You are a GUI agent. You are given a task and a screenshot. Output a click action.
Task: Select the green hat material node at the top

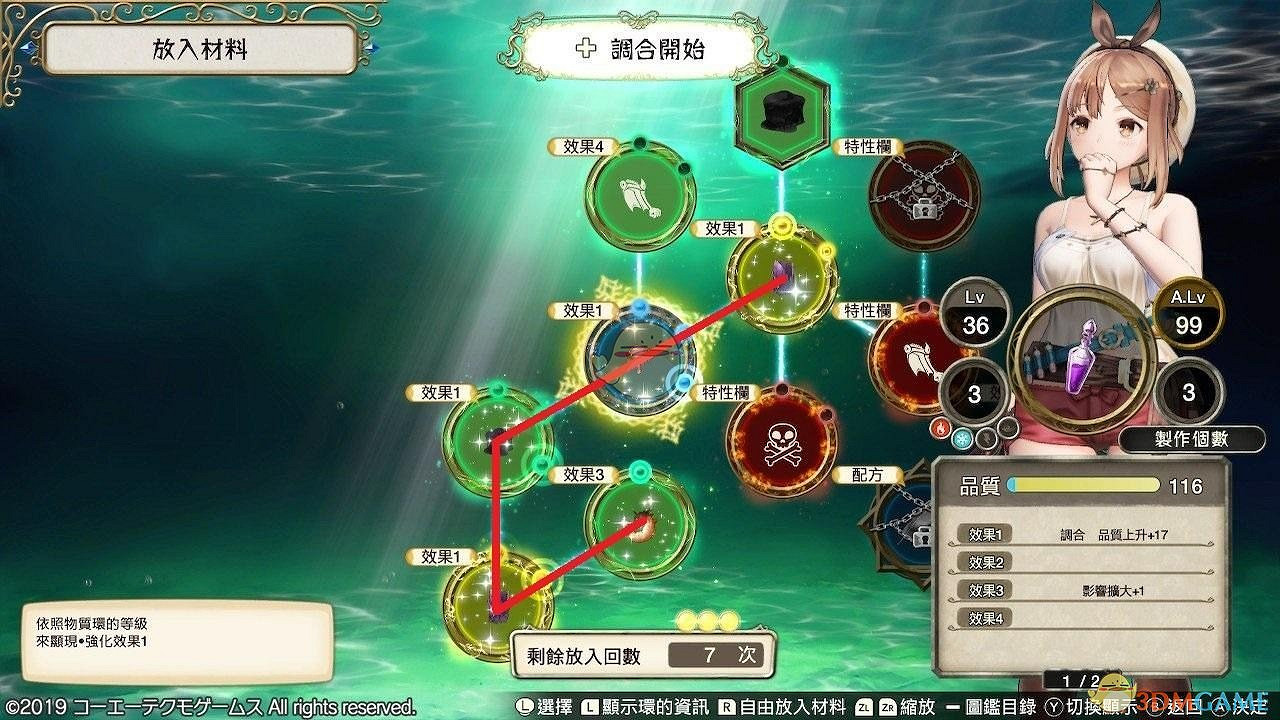pos(782,112)
